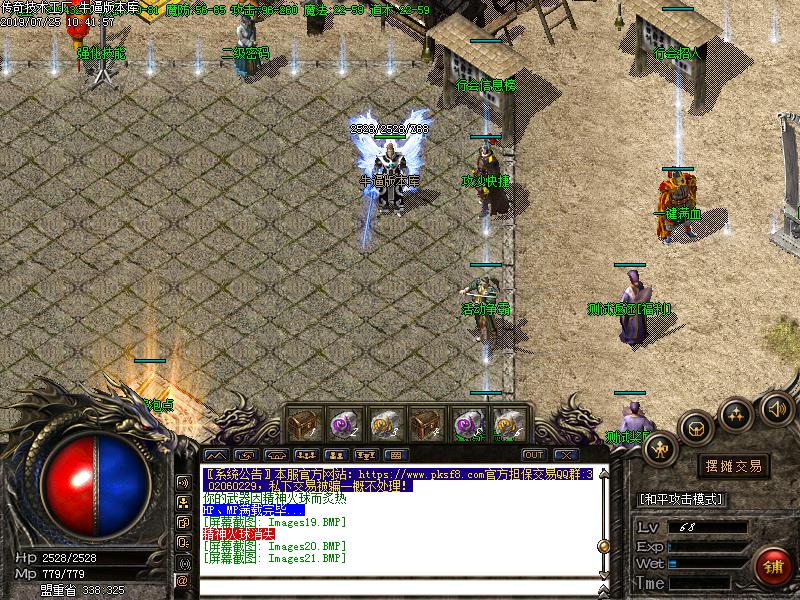
Task: Change the 和平攻击模式 attack mode label
Action: click(681, 499)
